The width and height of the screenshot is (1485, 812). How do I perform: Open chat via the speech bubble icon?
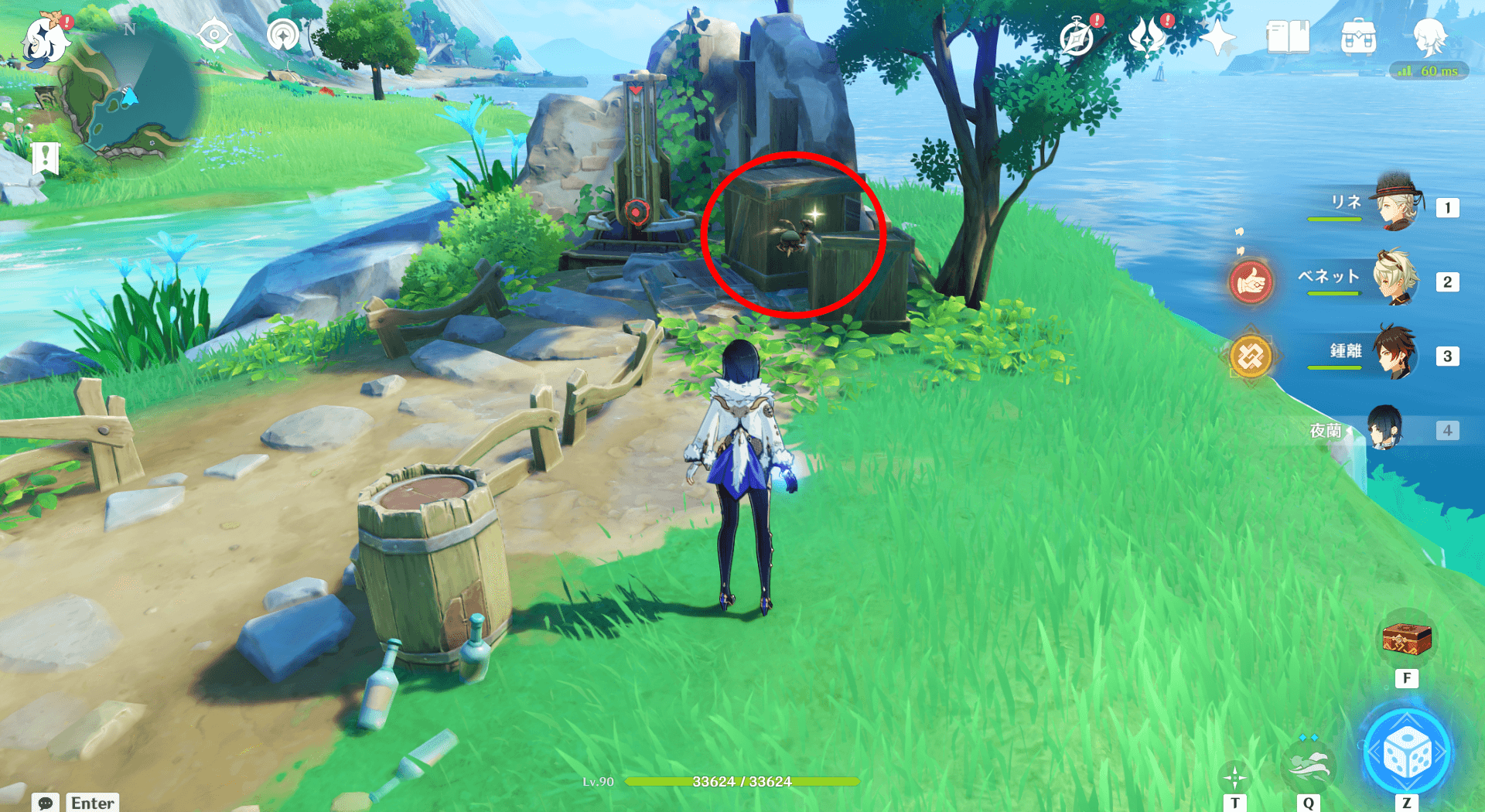(46, 803)
